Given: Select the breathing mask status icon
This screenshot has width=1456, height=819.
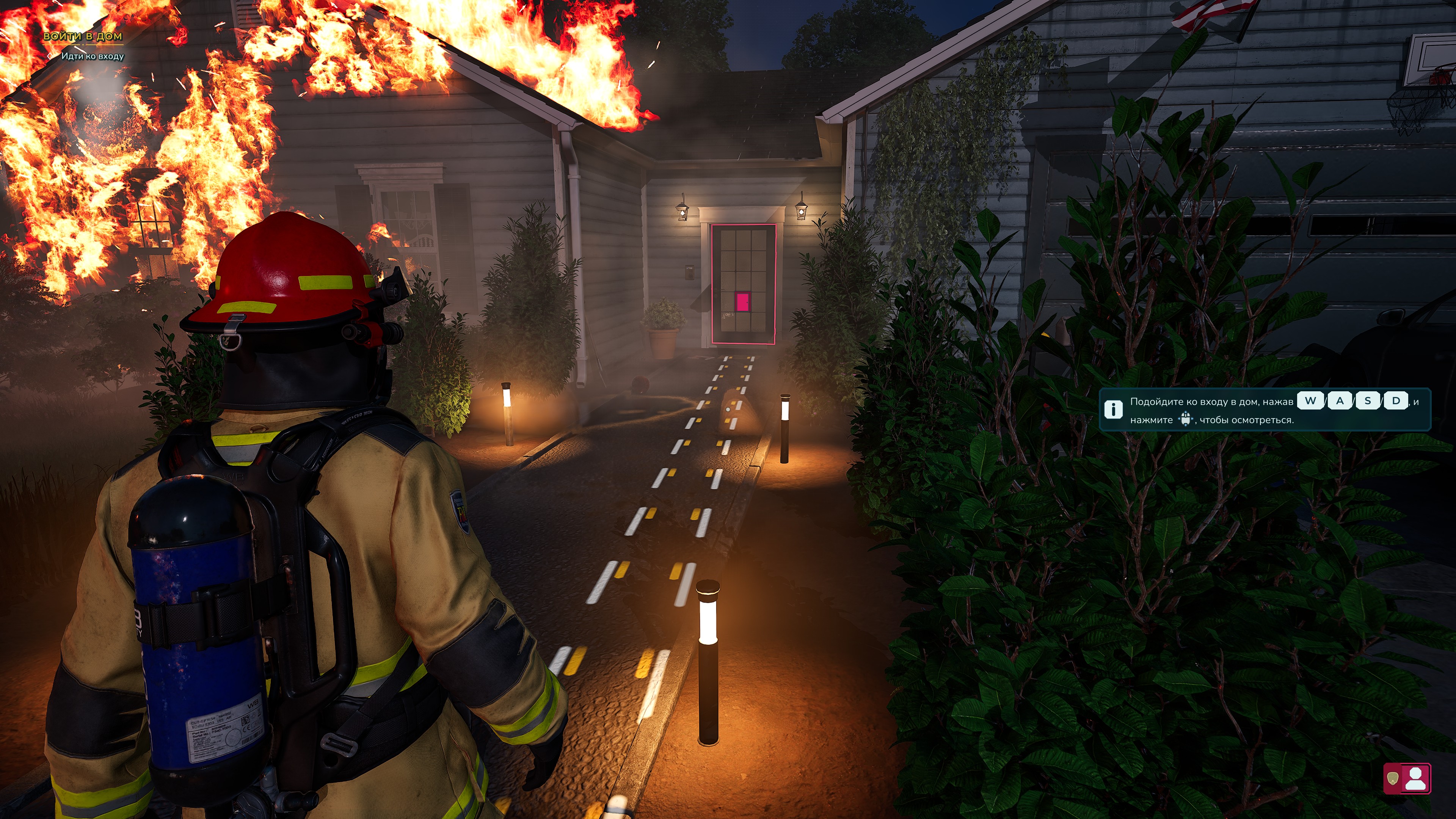Looking at the screenshot, I should click(x=1393, y=779).
